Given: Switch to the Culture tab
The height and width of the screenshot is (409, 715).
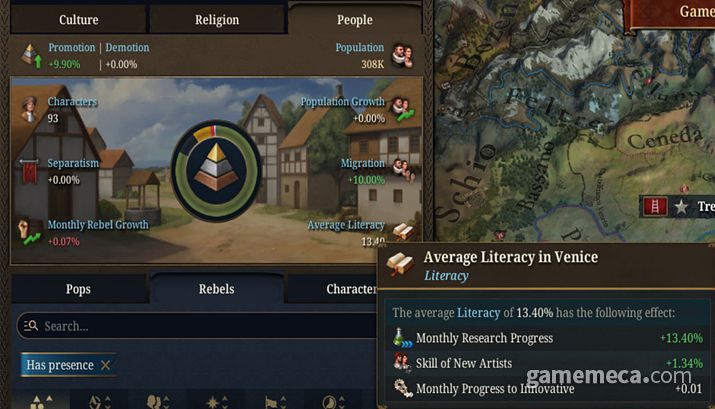Looking at the screenshot, I should click(78, 19).
